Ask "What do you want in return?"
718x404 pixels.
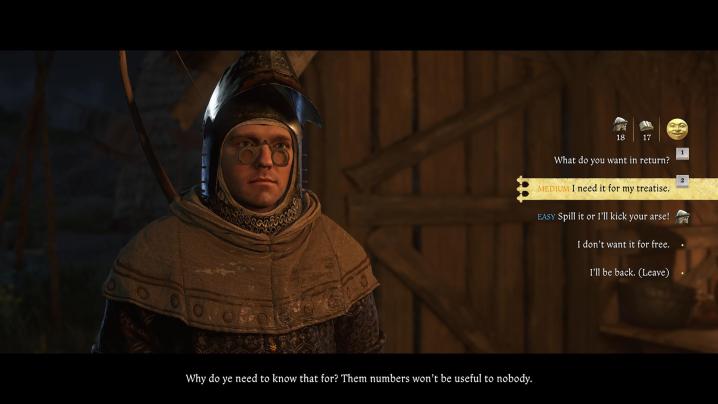pos(611,160)
